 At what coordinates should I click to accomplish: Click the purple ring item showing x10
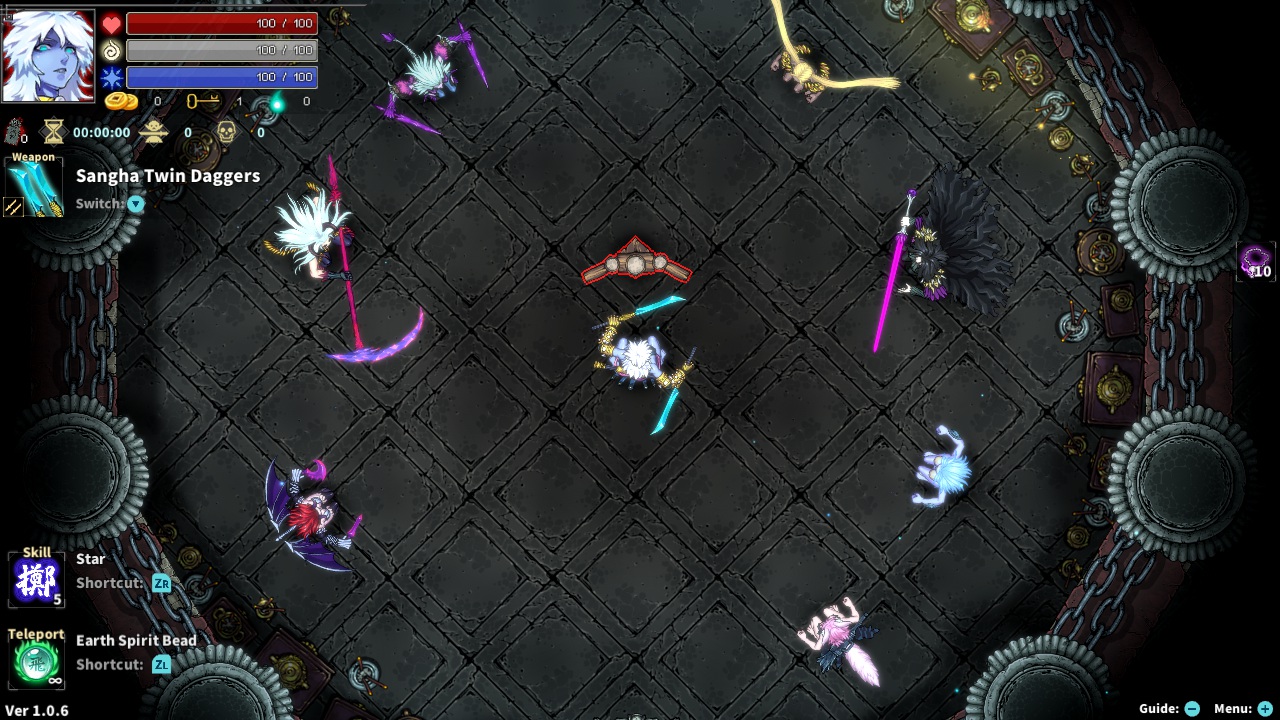pyautogui.click(x=1257, y=262)
